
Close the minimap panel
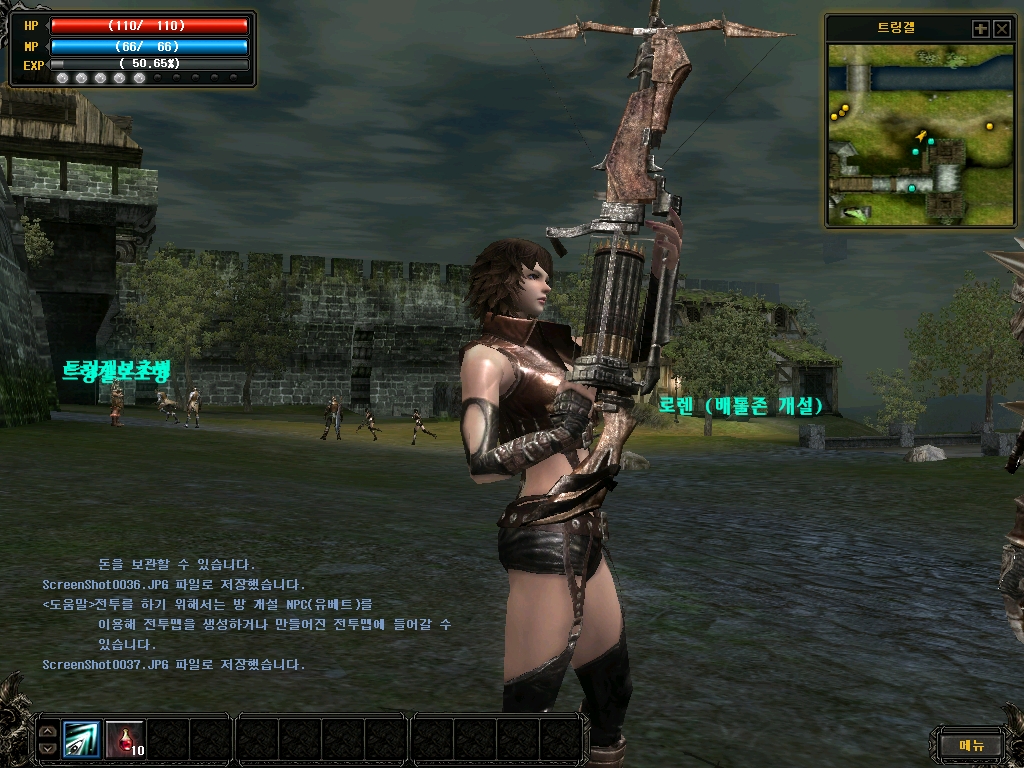point(1002,29)
